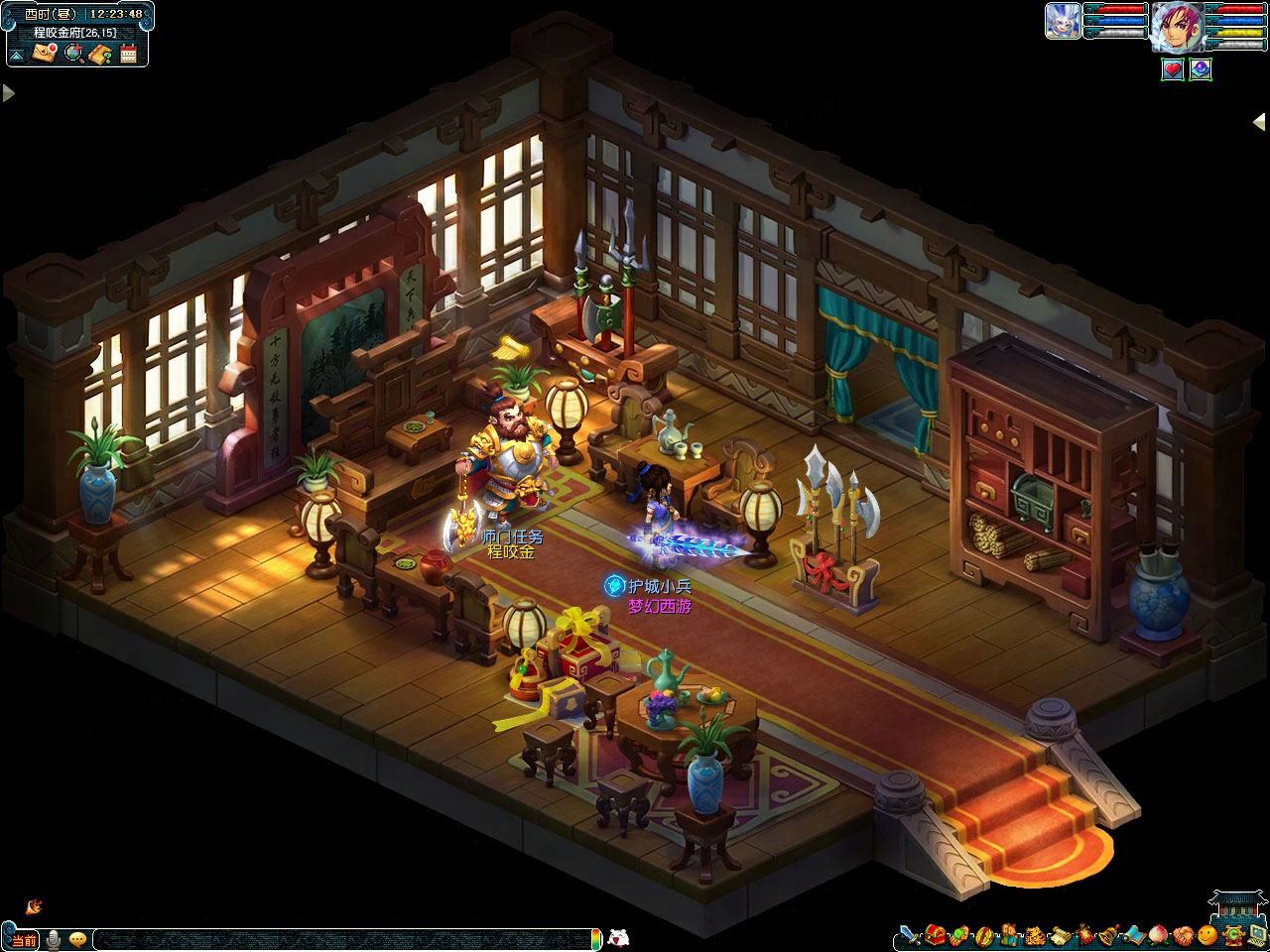
Task: Click the blue orb status icon
Action: [1201, 69]
